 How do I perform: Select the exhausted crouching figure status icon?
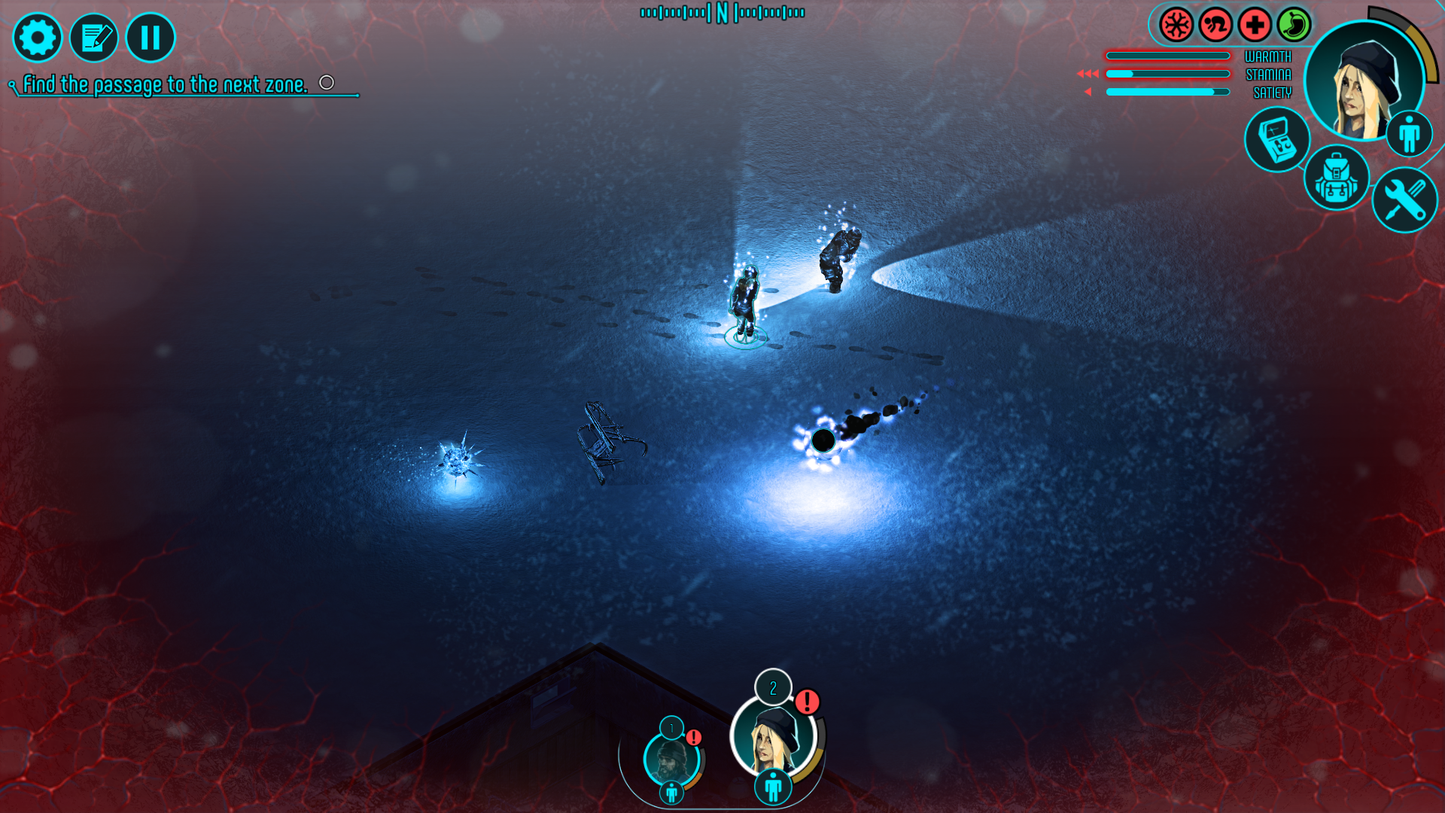(x=1215, y=25)
